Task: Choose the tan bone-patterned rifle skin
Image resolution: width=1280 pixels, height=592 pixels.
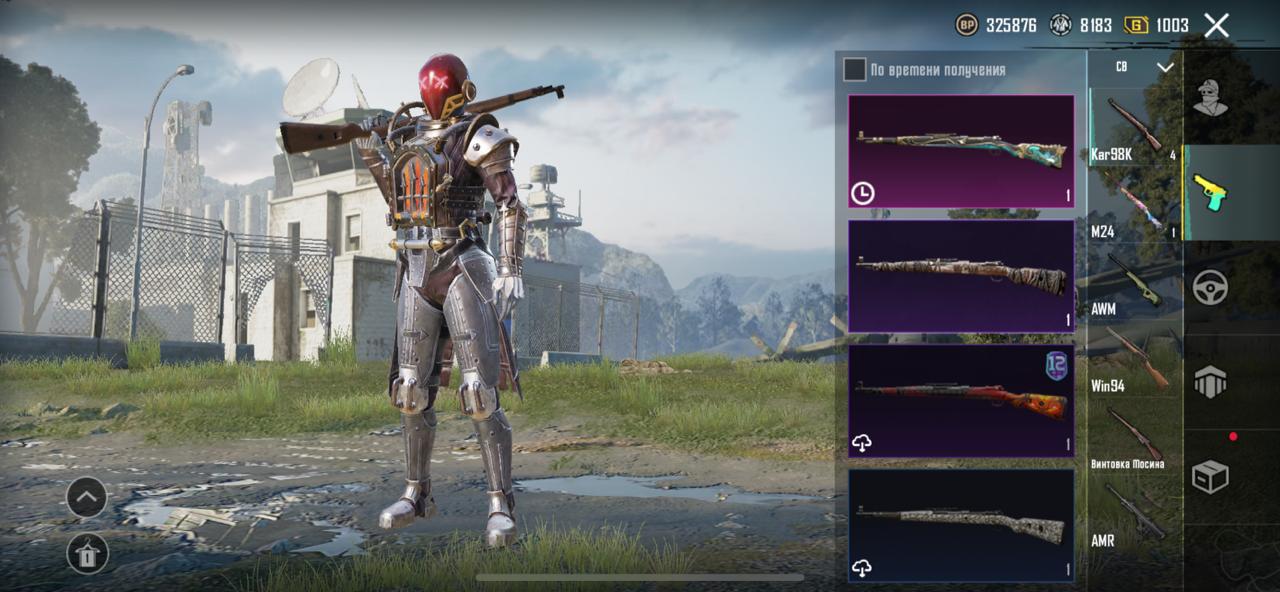Action: click(961, 276)
